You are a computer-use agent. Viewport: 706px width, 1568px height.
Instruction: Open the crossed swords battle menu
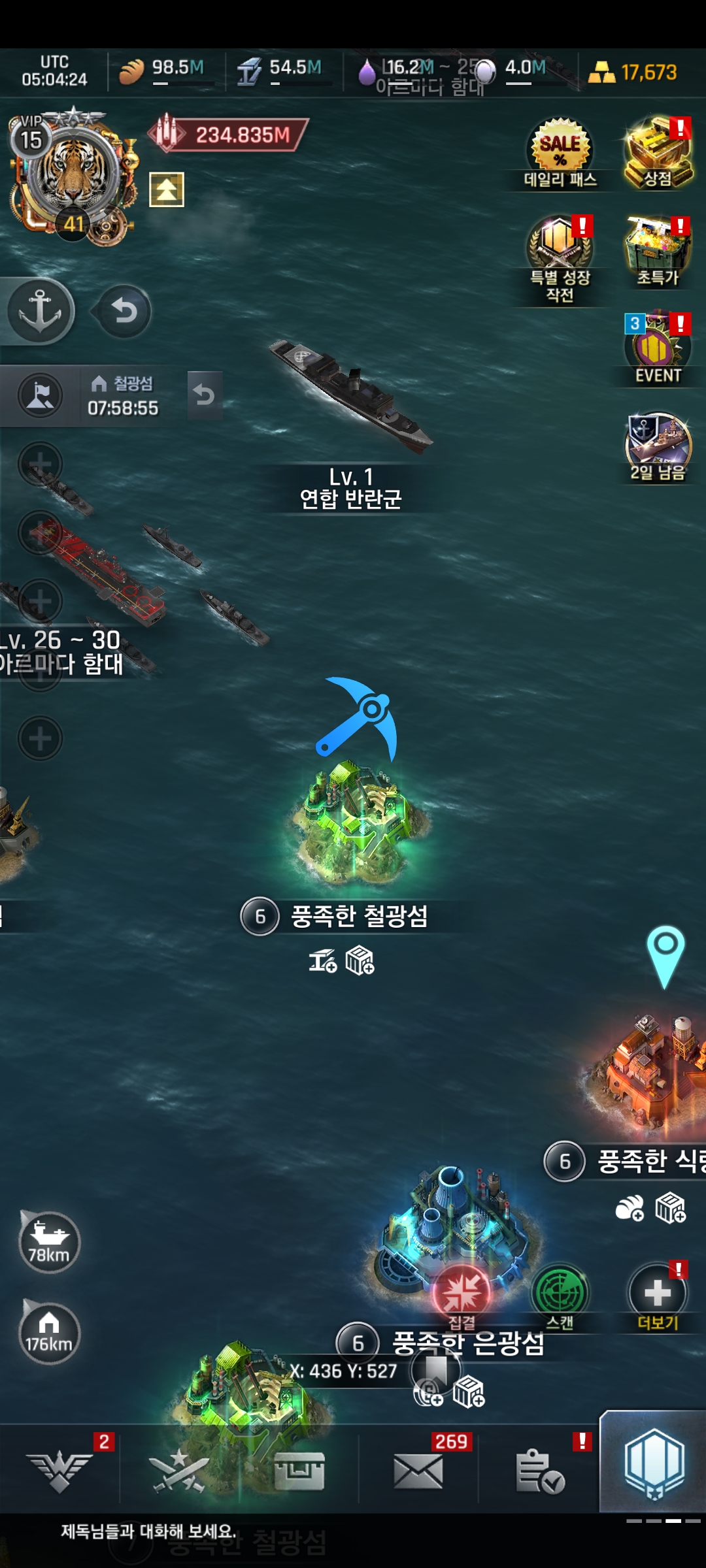[176, 1471]
